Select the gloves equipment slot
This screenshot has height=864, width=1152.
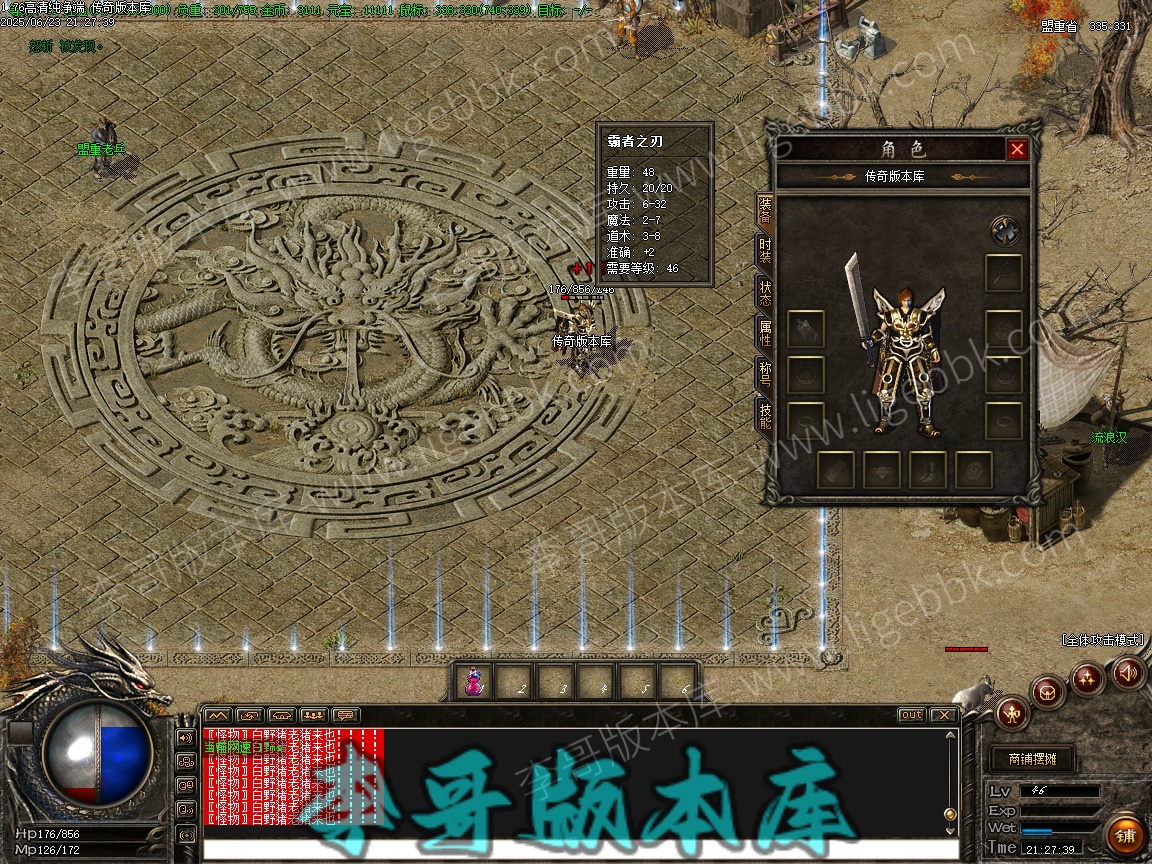pos(806,328)
